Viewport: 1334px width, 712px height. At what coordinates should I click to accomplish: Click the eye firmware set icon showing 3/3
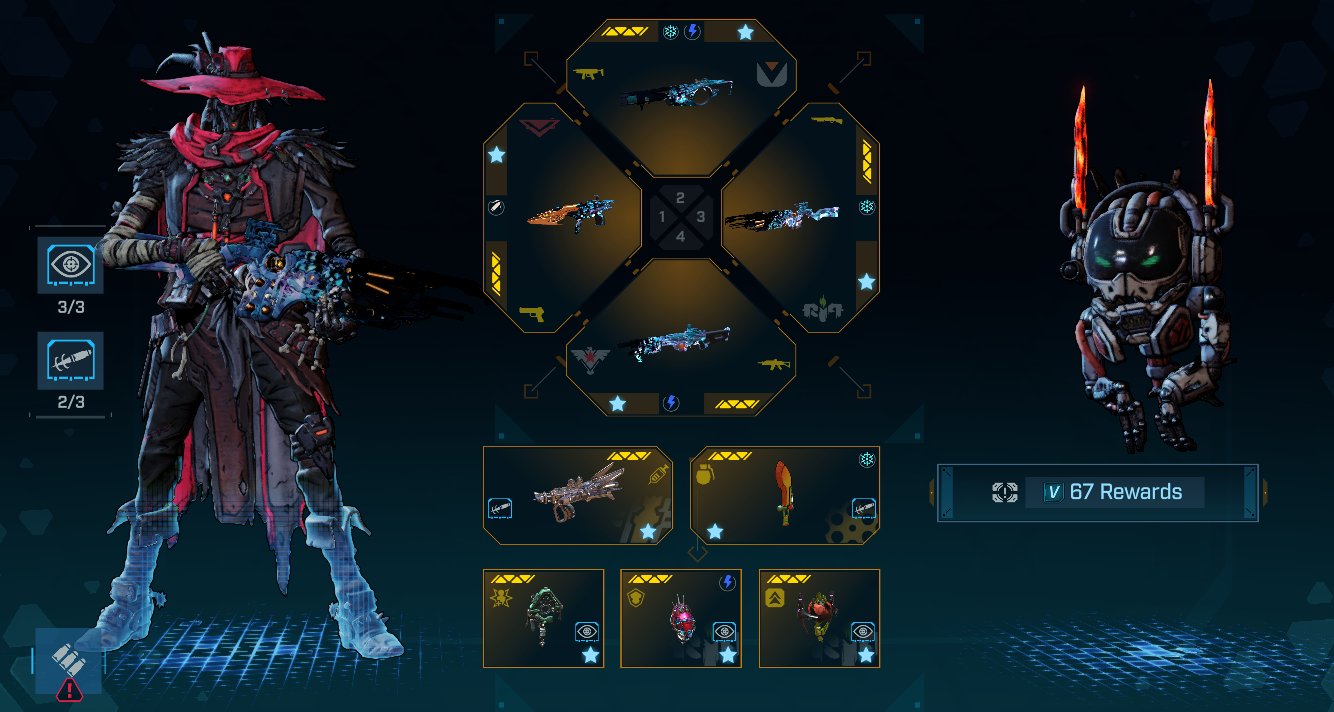71,265
